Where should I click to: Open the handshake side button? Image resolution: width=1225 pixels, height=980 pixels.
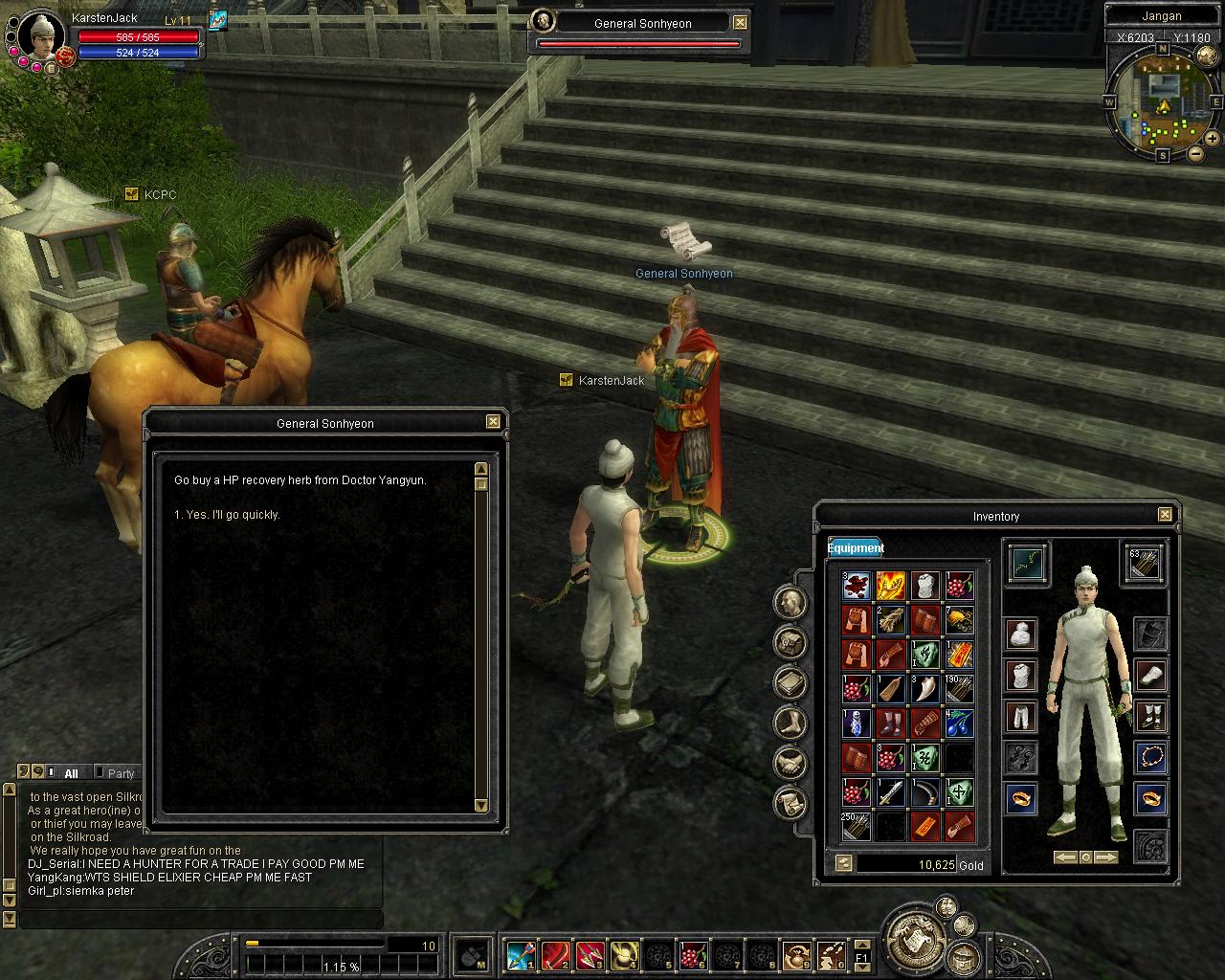(791, 763)
